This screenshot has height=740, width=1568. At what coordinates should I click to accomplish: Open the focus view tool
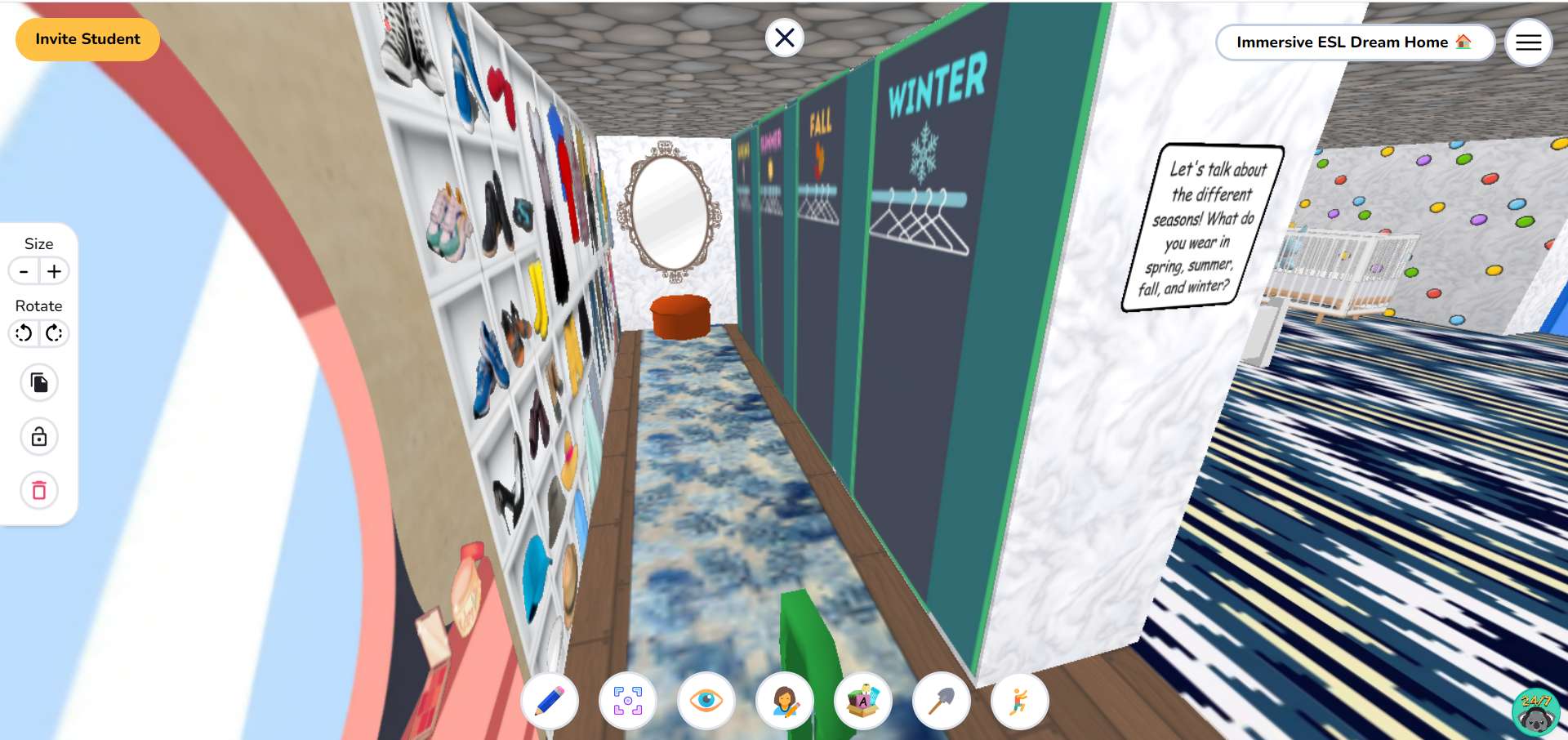tap(627, 701)
